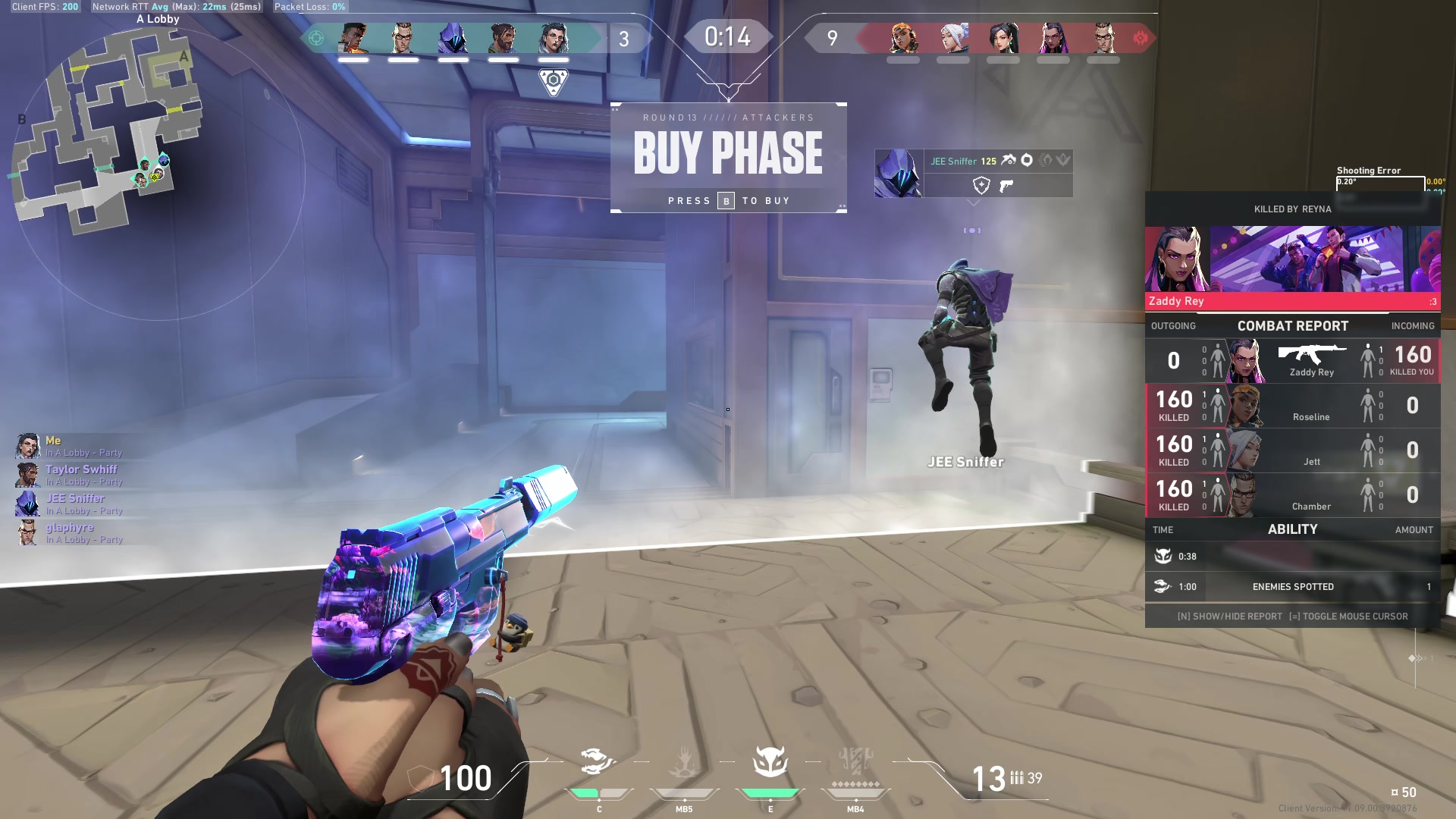Select the Omen teammate portrait in top bar
The image size is (1456, 819).
[x=453, y=38]
